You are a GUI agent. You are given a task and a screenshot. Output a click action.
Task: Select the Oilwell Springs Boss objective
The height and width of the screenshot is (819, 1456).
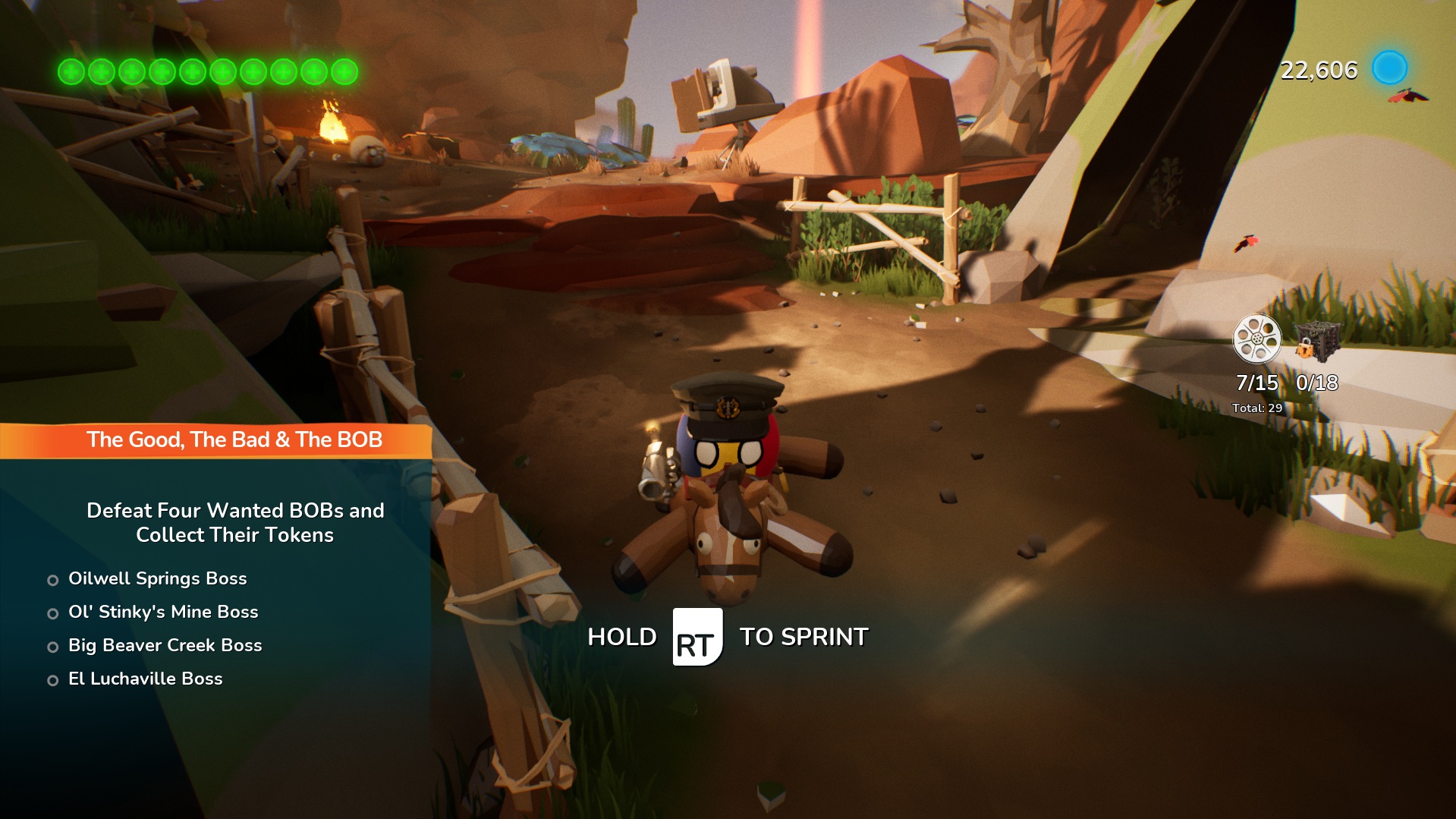[x=157, y=579]
